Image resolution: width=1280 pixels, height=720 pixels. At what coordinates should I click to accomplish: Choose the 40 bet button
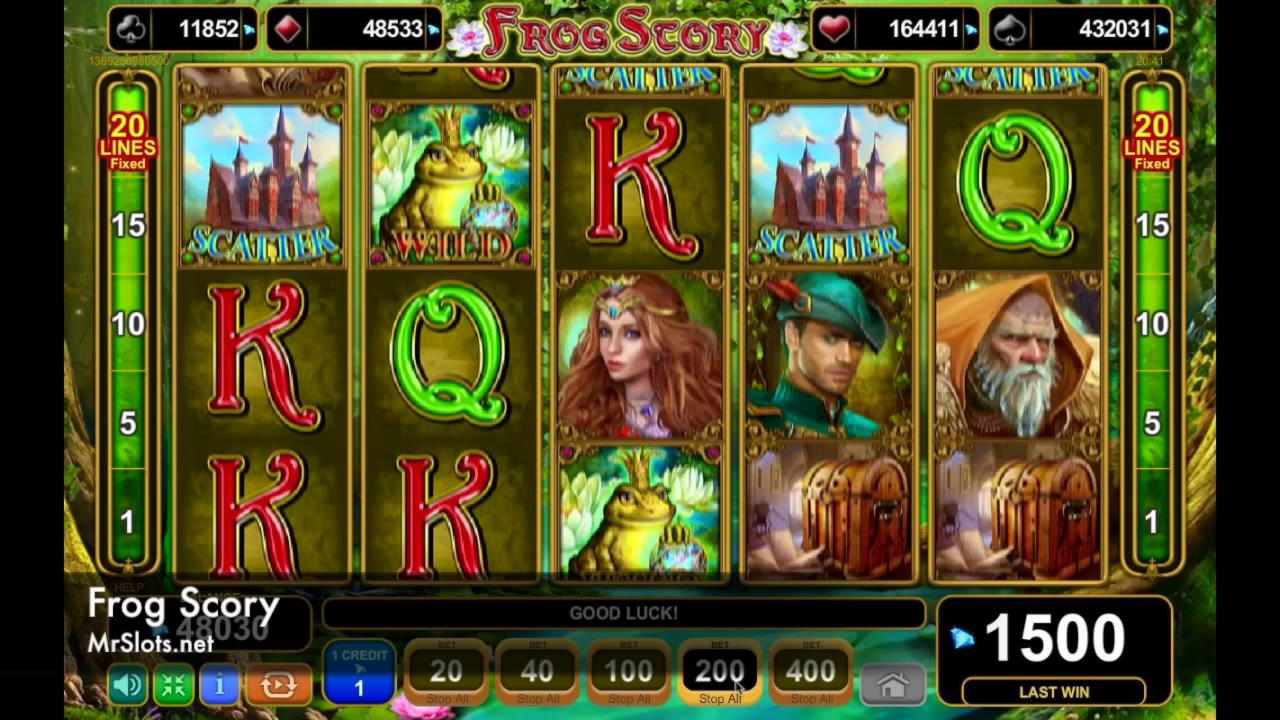[537, 673]
